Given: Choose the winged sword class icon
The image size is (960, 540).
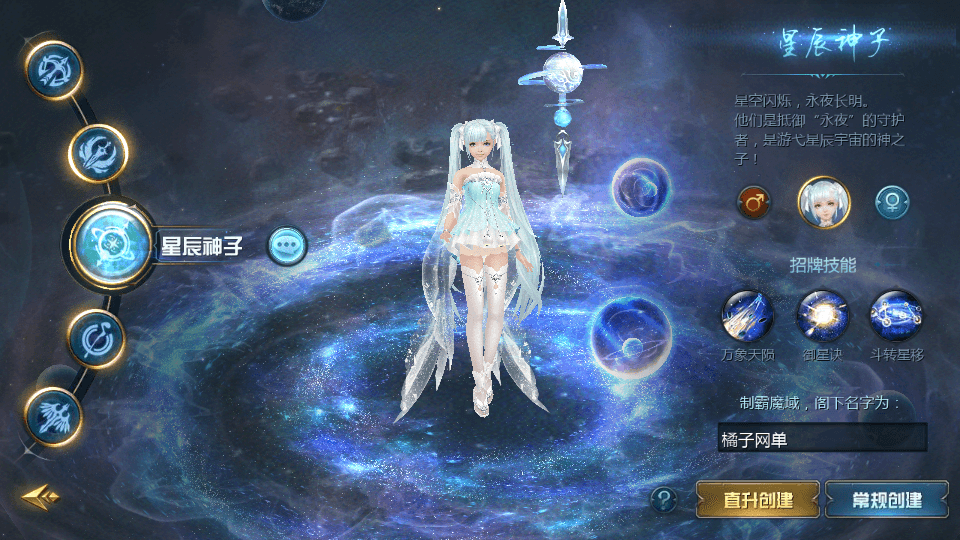Looking at the screenshot, I should 52,415.
